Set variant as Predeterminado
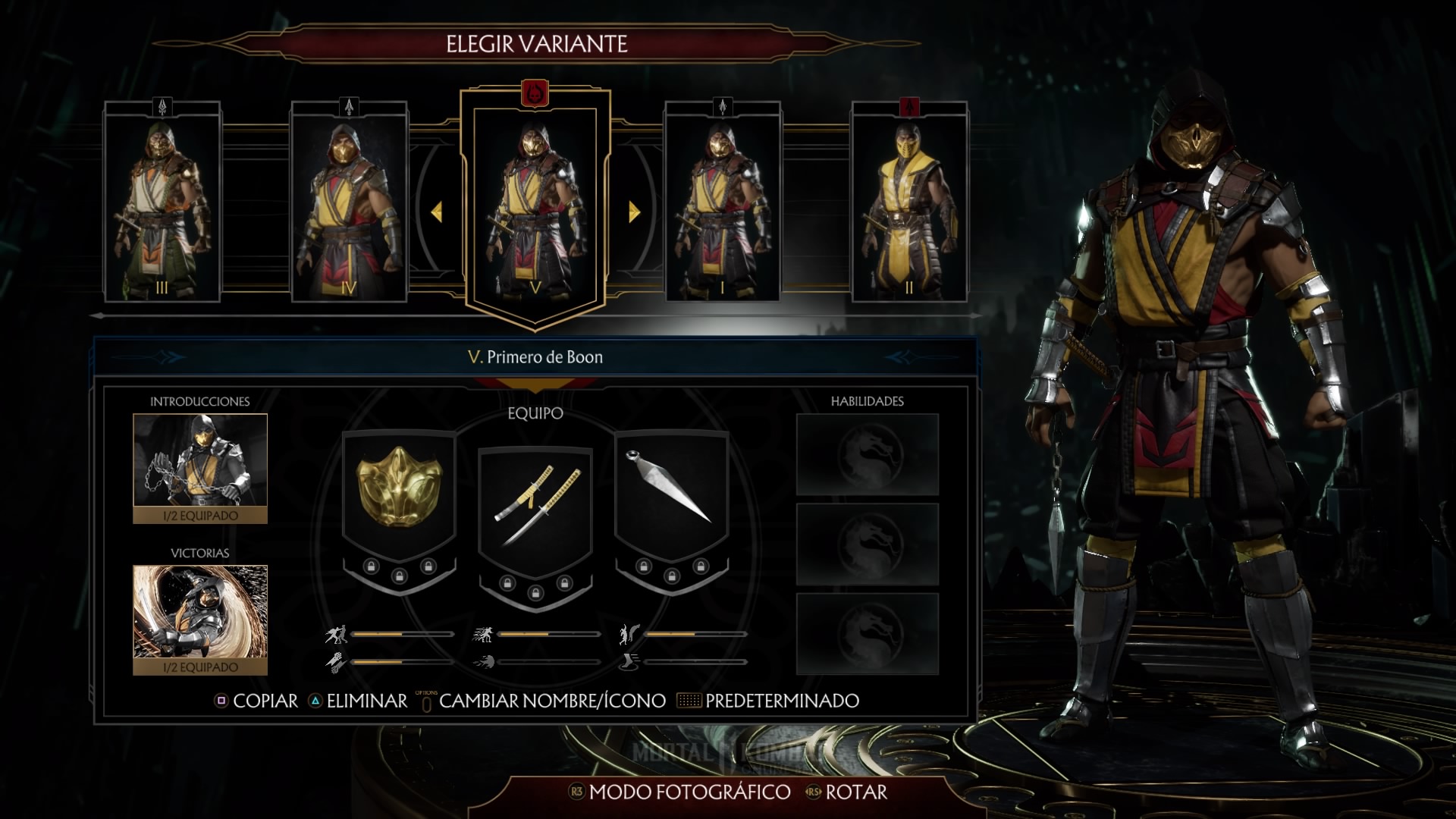 (x=772, y=701)
